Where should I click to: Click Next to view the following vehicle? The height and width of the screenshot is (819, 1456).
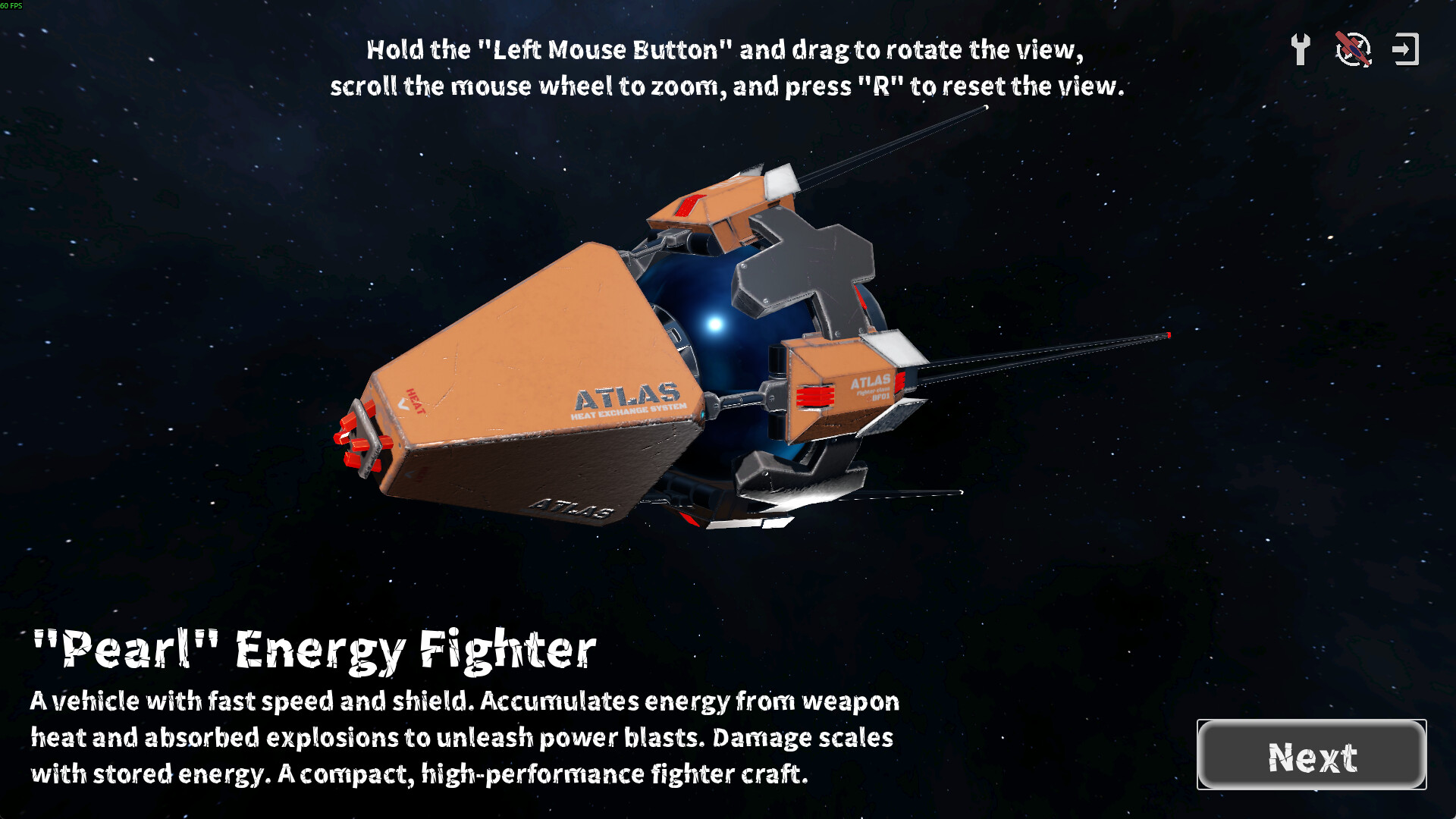(x=1311, y=755)
